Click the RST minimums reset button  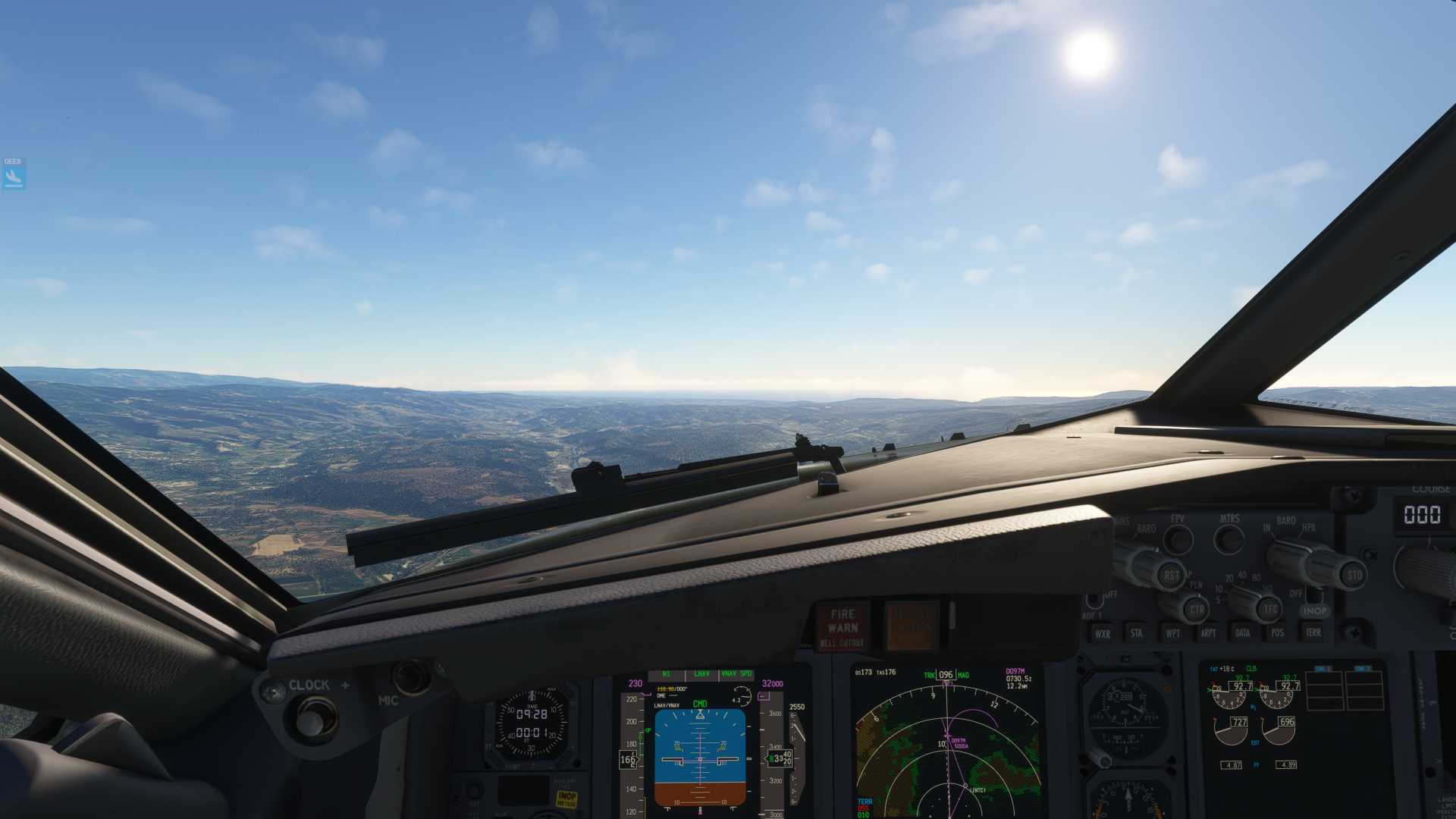(x=1171, y=576)
